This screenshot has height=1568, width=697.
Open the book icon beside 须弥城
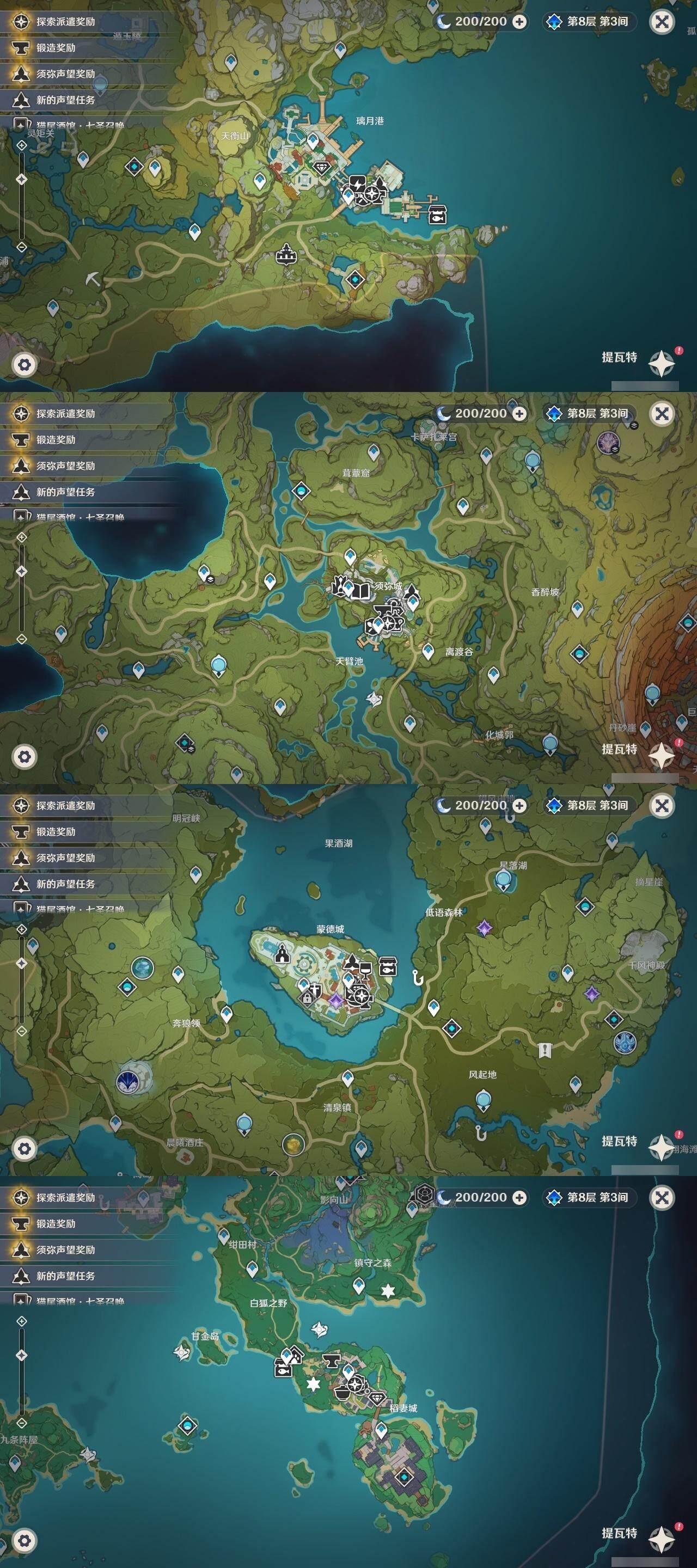[362, 590]
